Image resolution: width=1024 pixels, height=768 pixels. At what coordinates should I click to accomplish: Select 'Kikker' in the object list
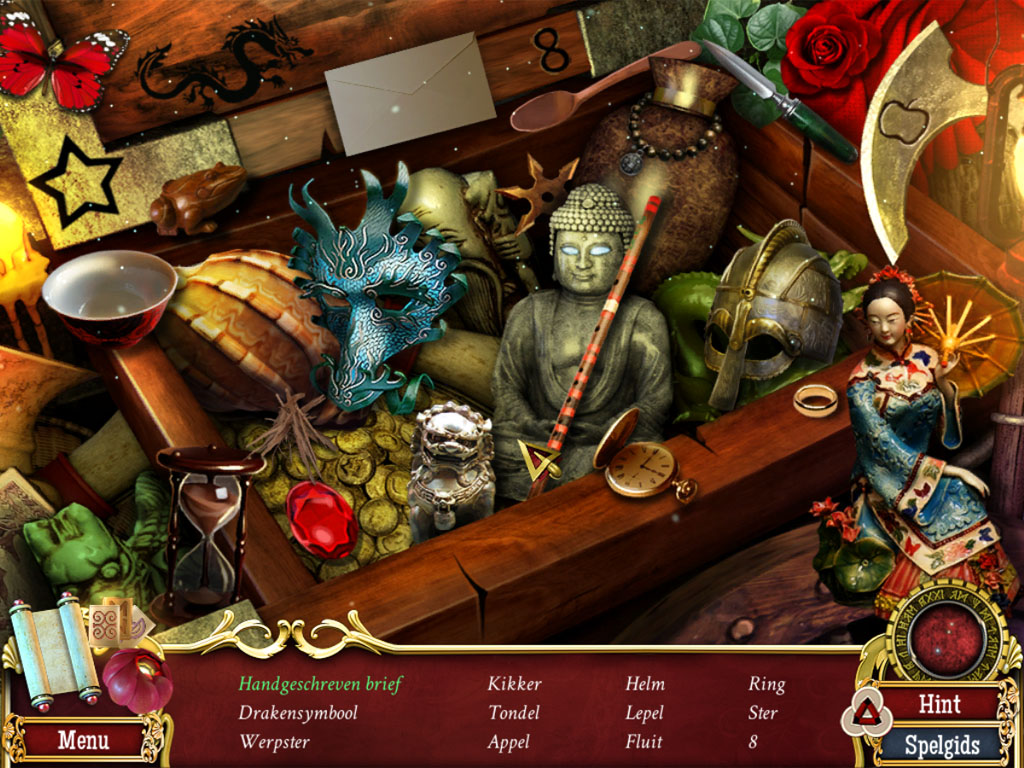tap(514, 684)
